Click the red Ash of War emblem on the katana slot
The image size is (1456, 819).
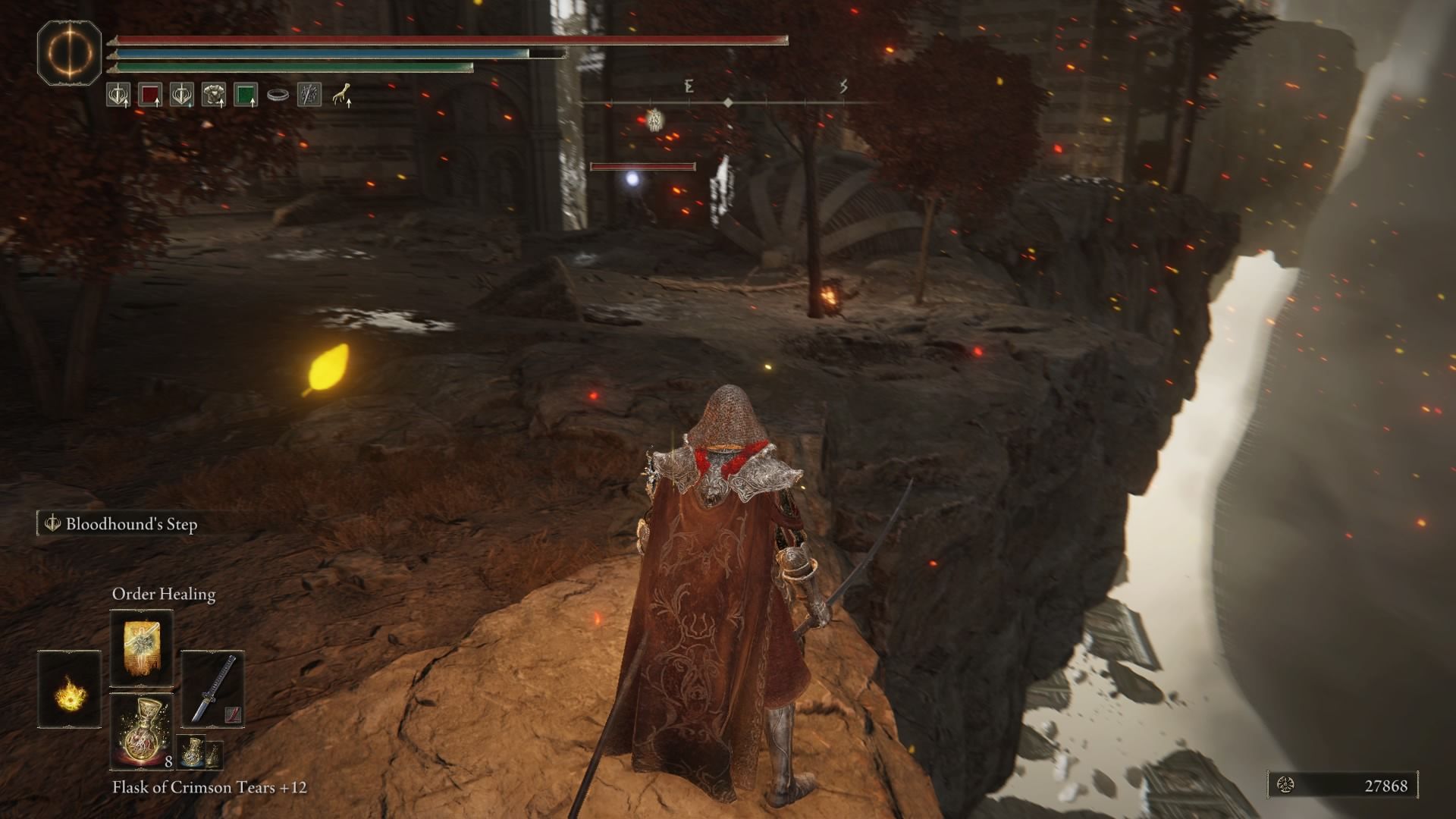coord(232,714)
